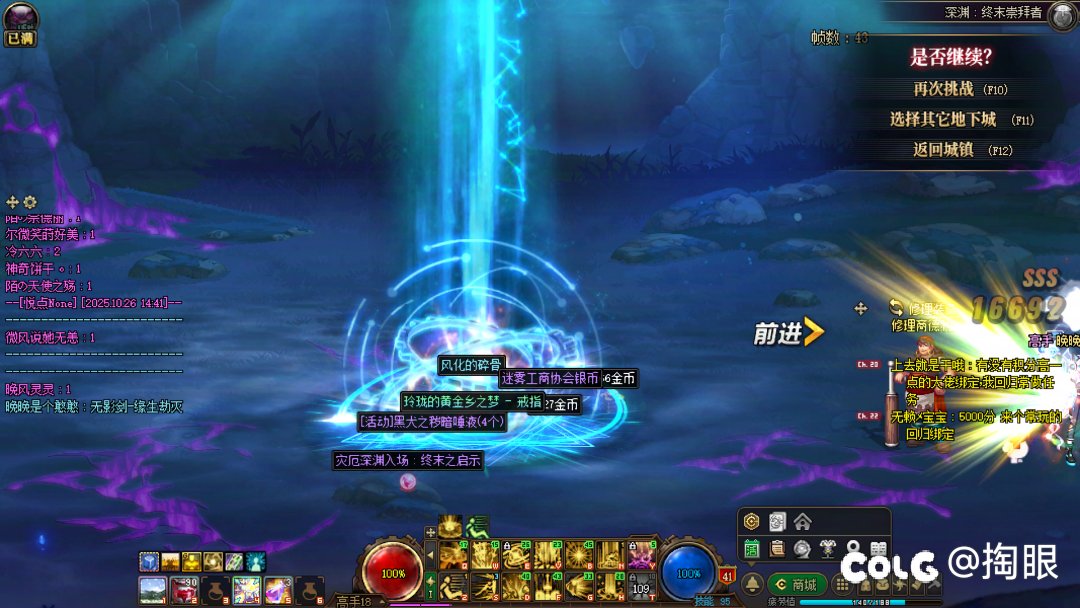Image resolution: width=1080 pixels, height=608 pixels.
Task: Choose 再次挑战 to retry the dungeon
Action: click(x=944, y=89)
